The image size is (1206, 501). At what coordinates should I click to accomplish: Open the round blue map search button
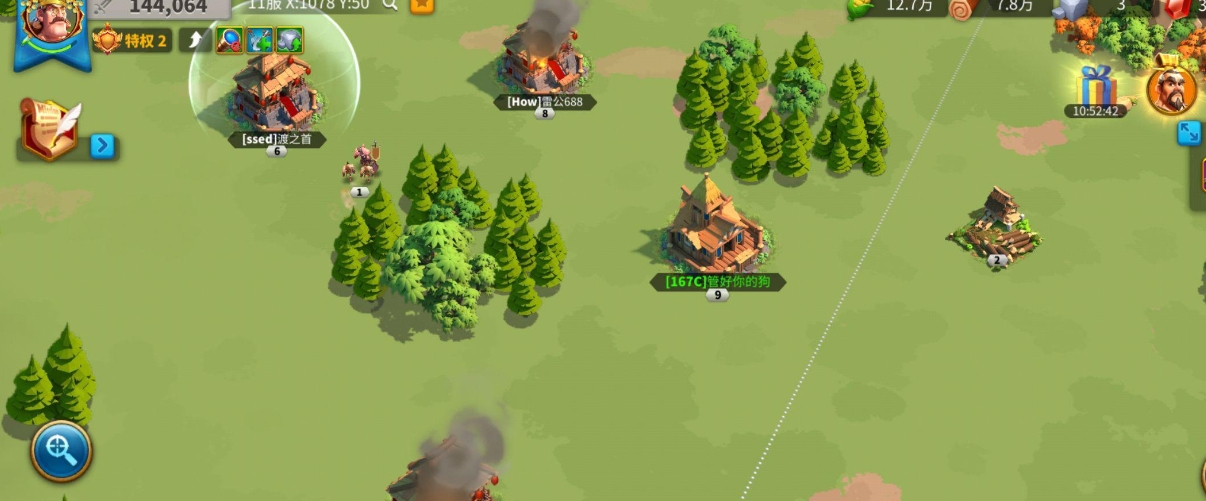click(x=61, y=451)
